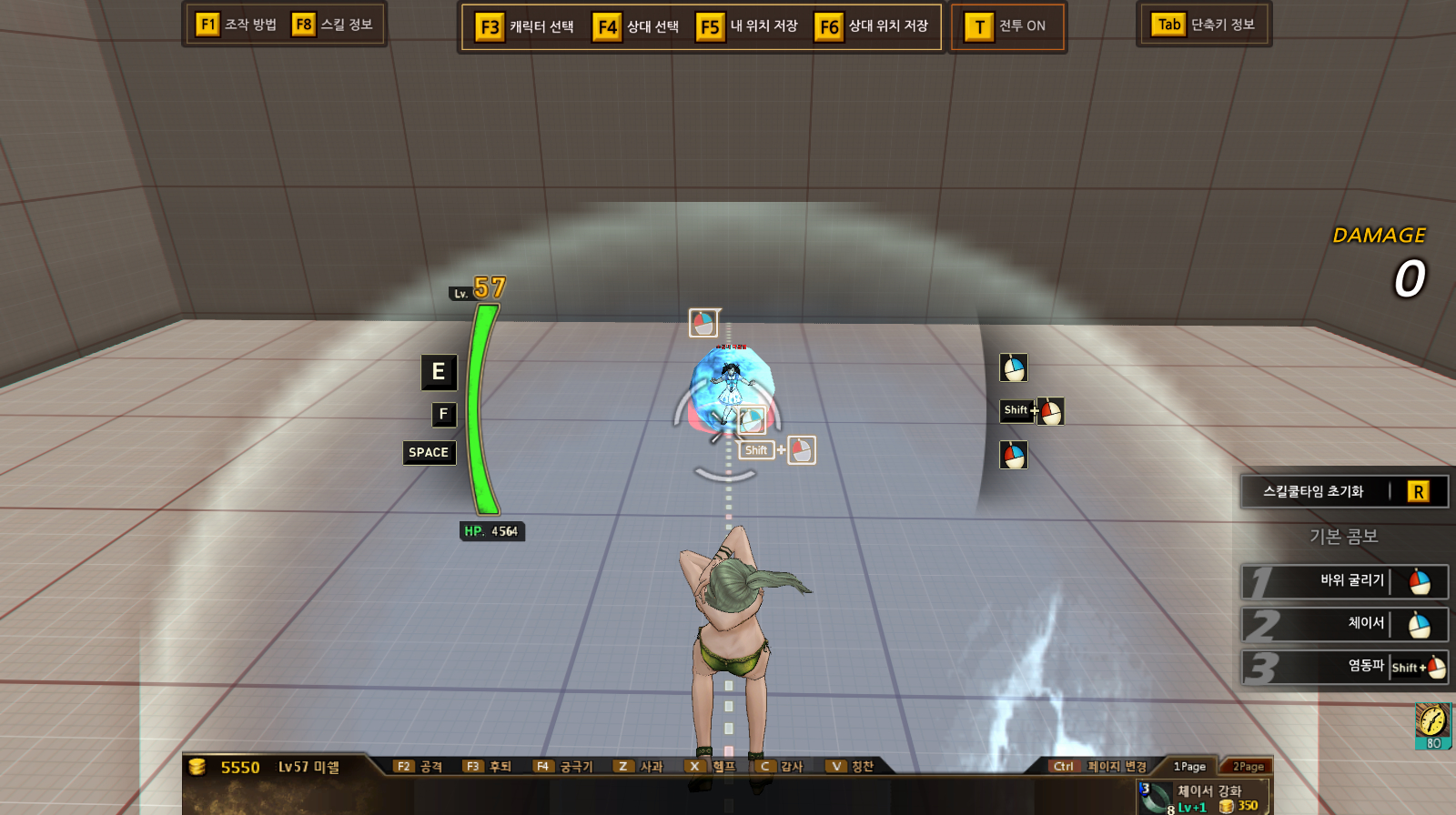Choose 상대 선택 opponent select

pyautogui.click(x=637, y=26)
